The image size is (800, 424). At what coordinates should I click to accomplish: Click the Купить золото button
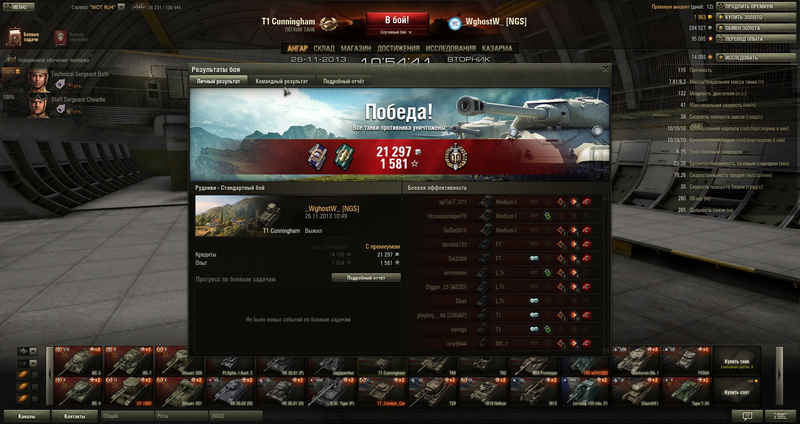[764, 17]
